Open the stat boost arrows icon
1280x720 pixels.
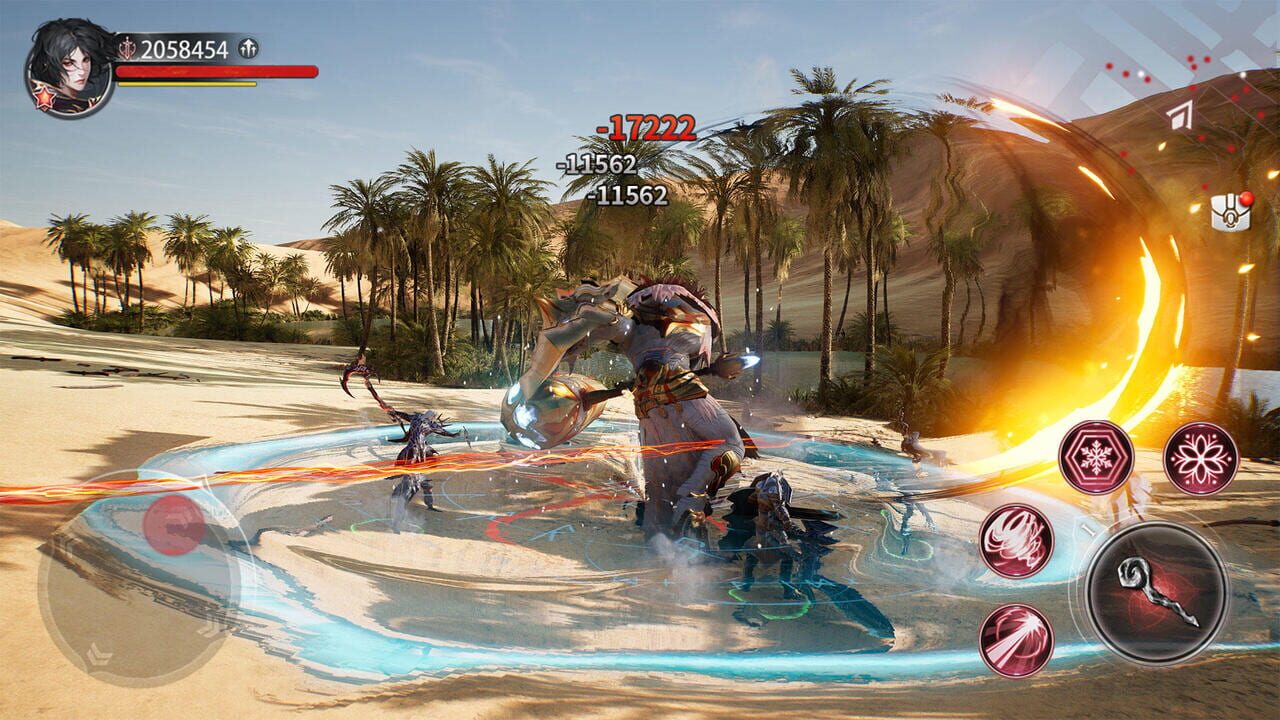[247, 47]
